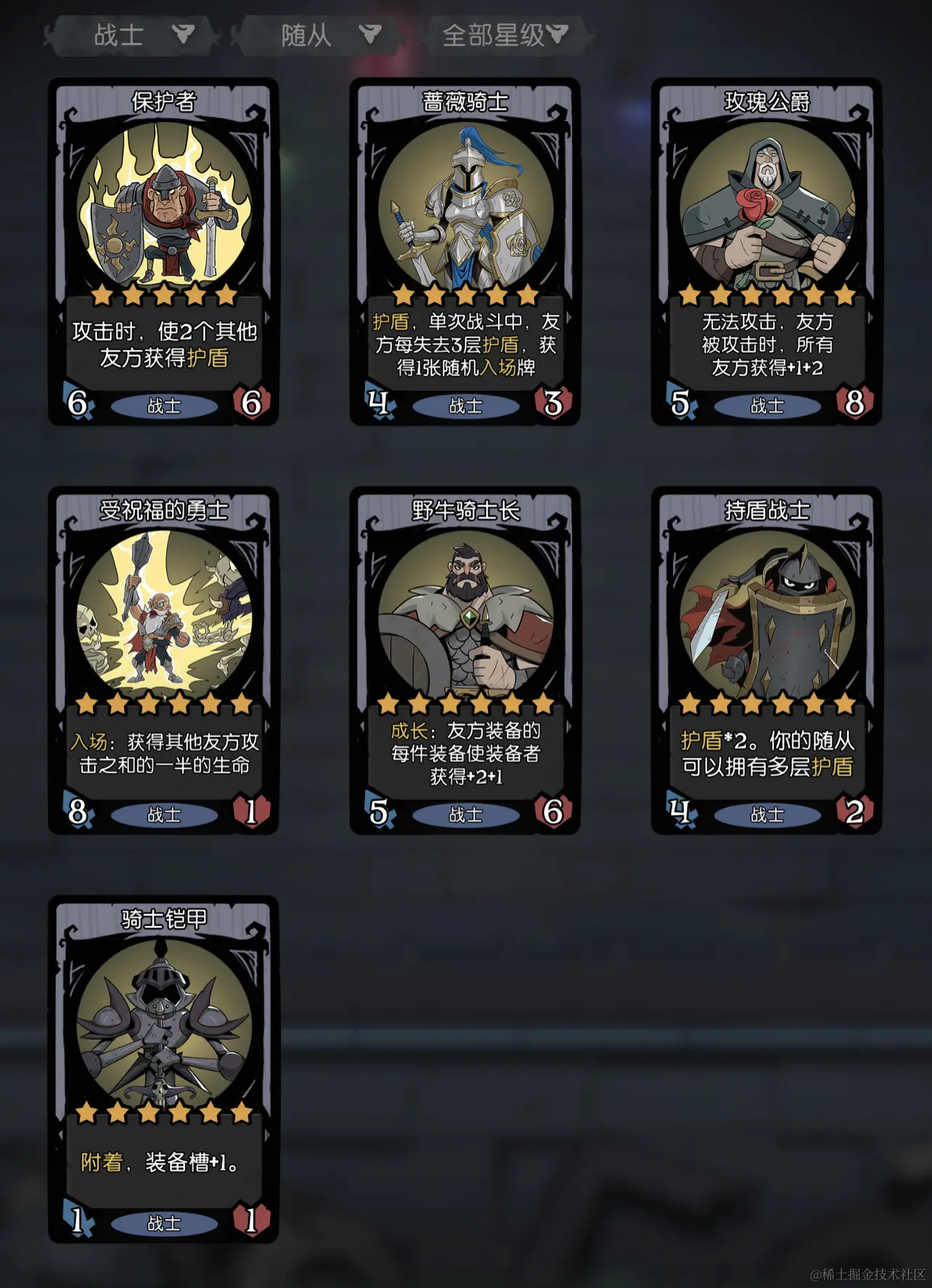Select the 蔷薇骑士 card

coord(465,251)
